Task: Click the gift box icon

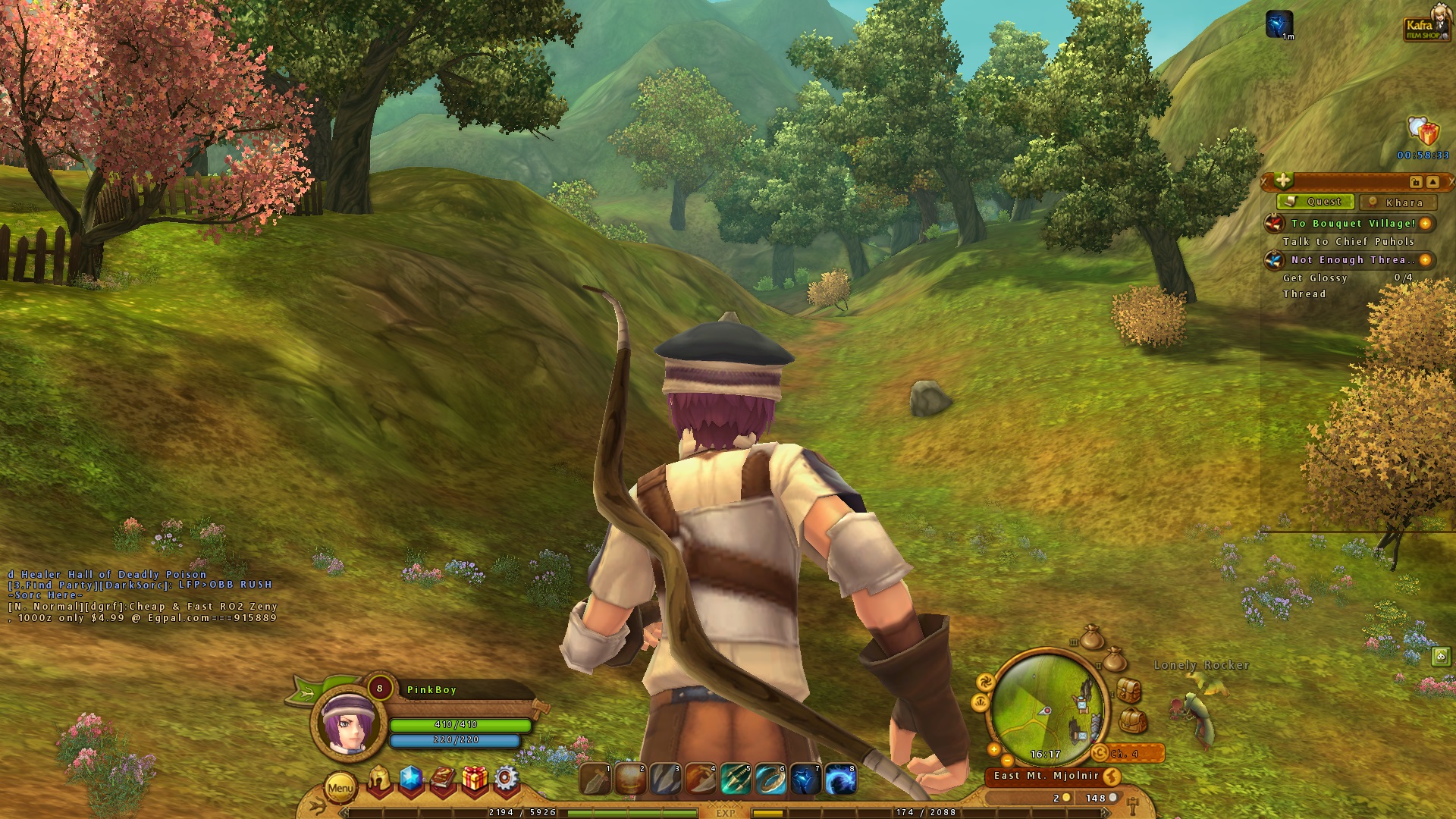Action: pyautogui.click(x=475, y=778)
